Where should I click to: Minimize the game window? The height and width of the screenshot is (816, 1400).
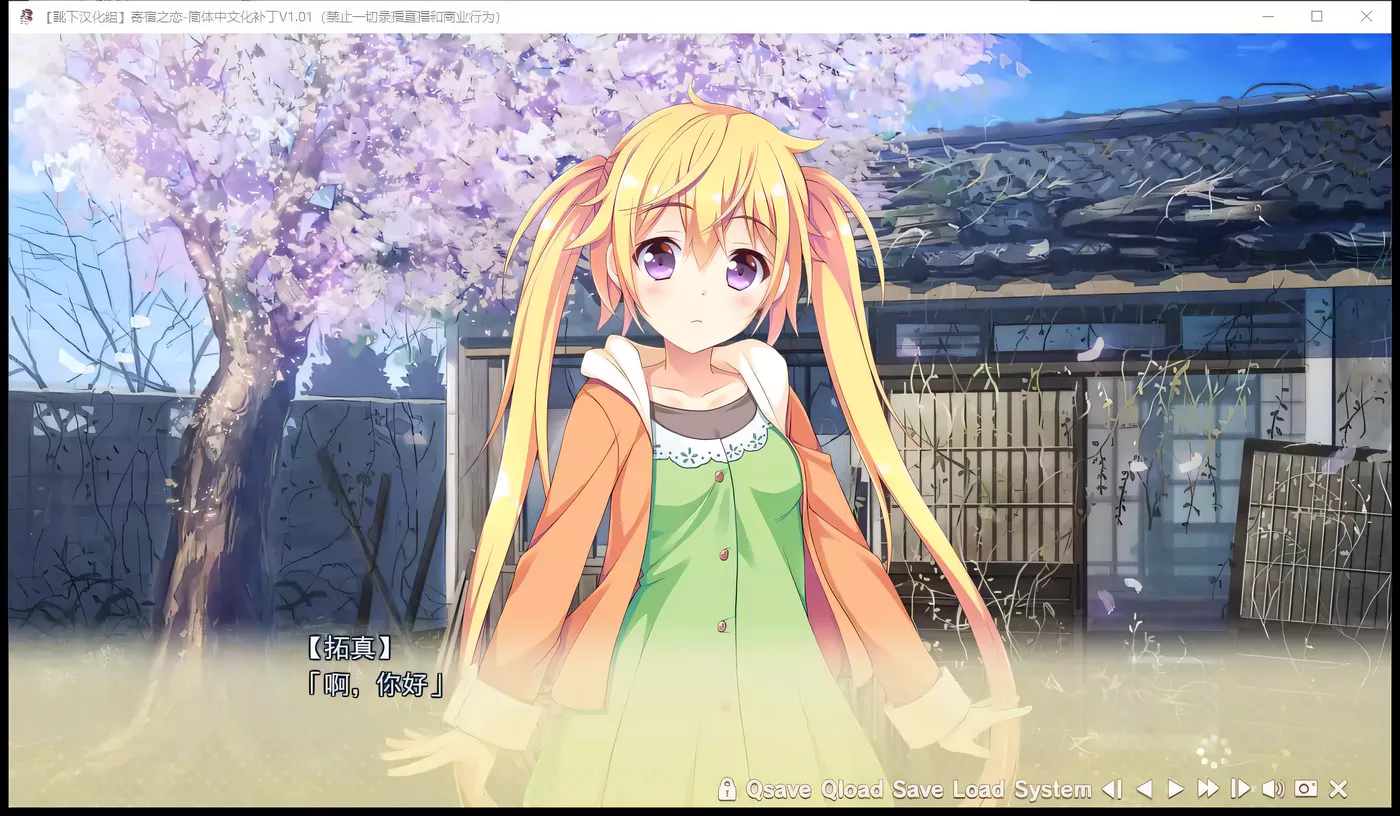tap(1268, 16)
